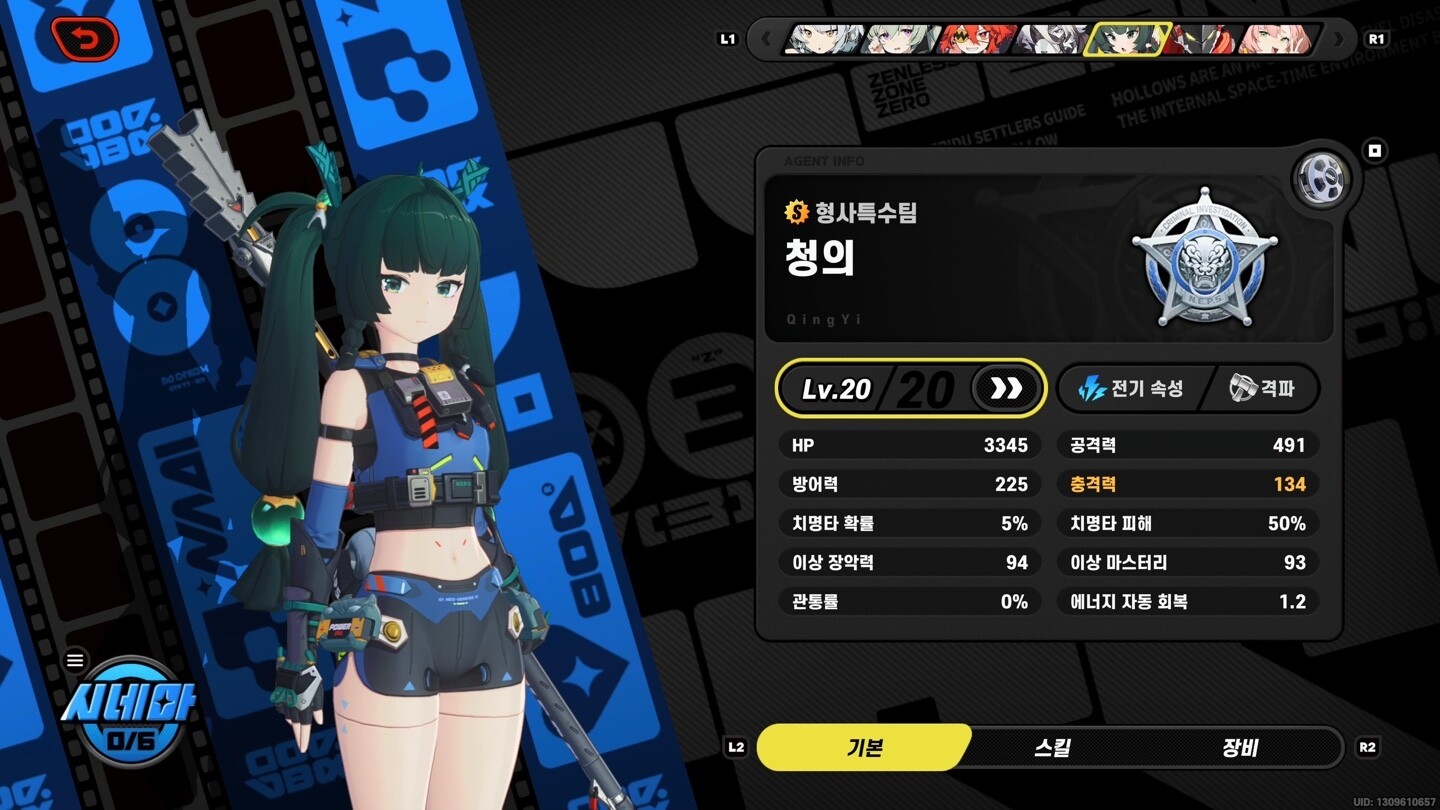Screen dimensions: 1440x810
Task: Open the film reel icon on agent info
Action: pyautogui.click(x=1322, y=179)
